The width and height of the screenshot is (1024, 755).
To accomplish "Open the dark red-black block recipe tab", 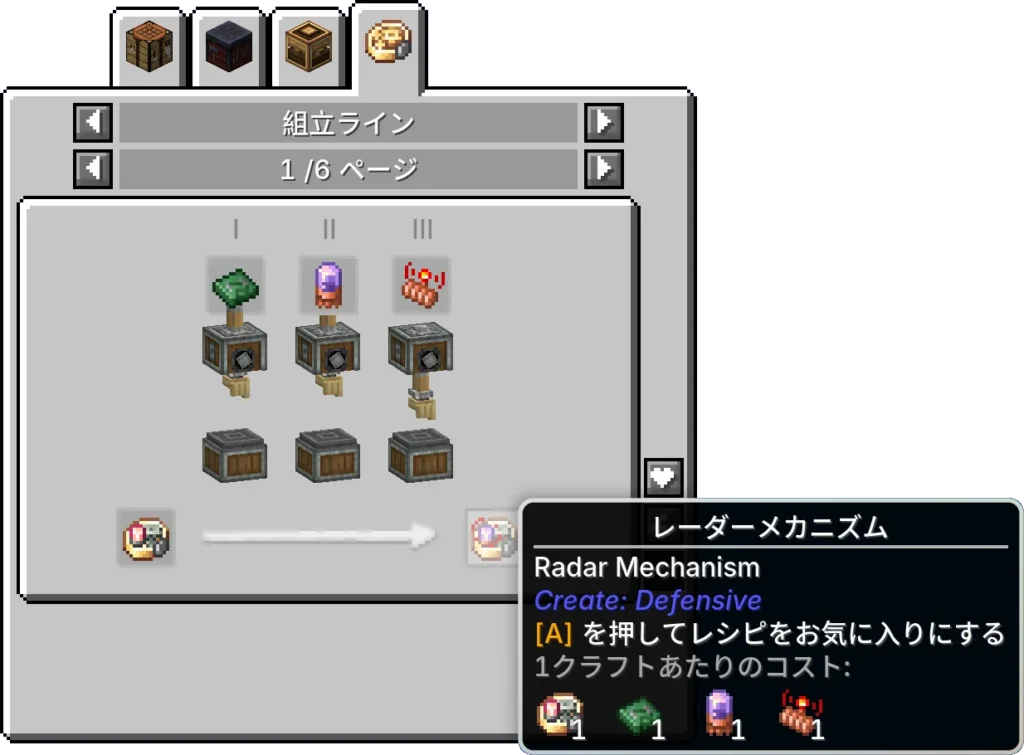I will [228, 47].
